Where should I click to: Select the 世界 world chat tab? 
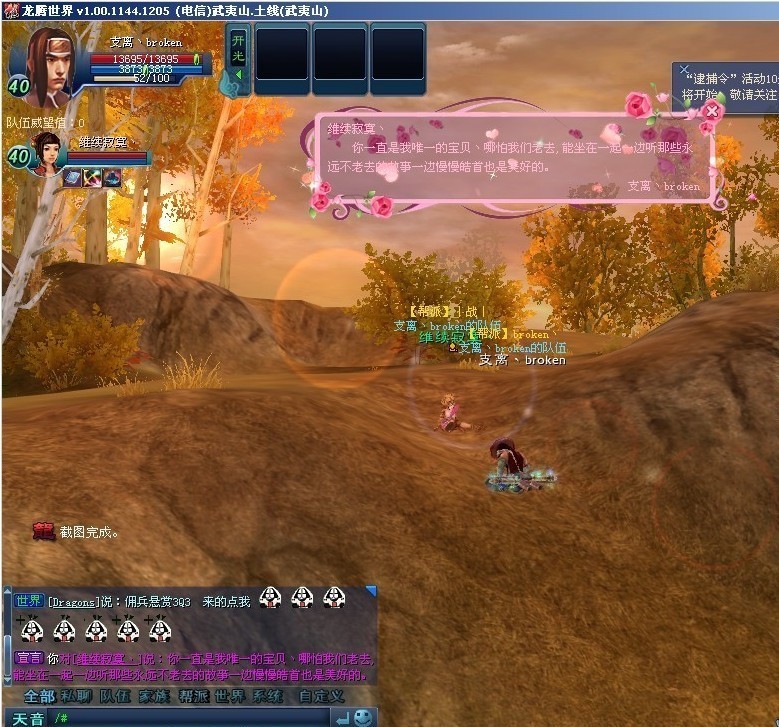point(230,696)
